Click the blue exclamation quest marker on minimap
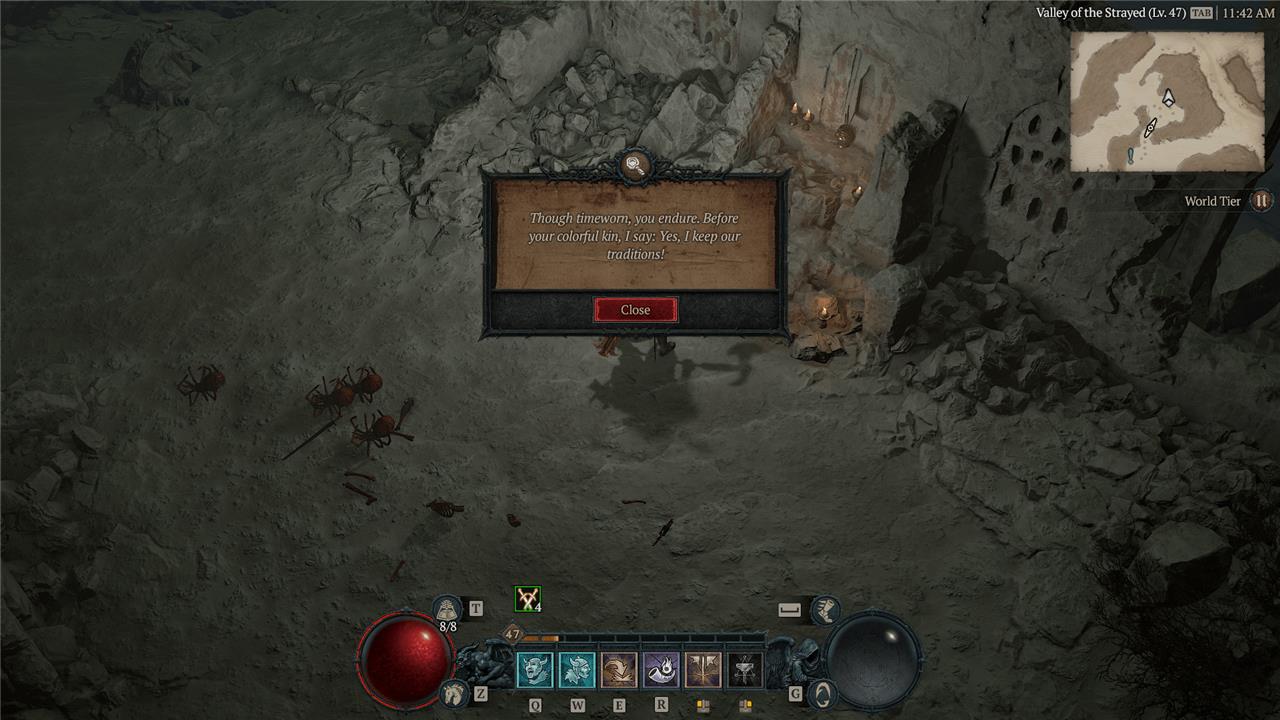Image resolution: width=1280 pixels, height=720 pixels. pyautogui.click(x=1131, y=155)
